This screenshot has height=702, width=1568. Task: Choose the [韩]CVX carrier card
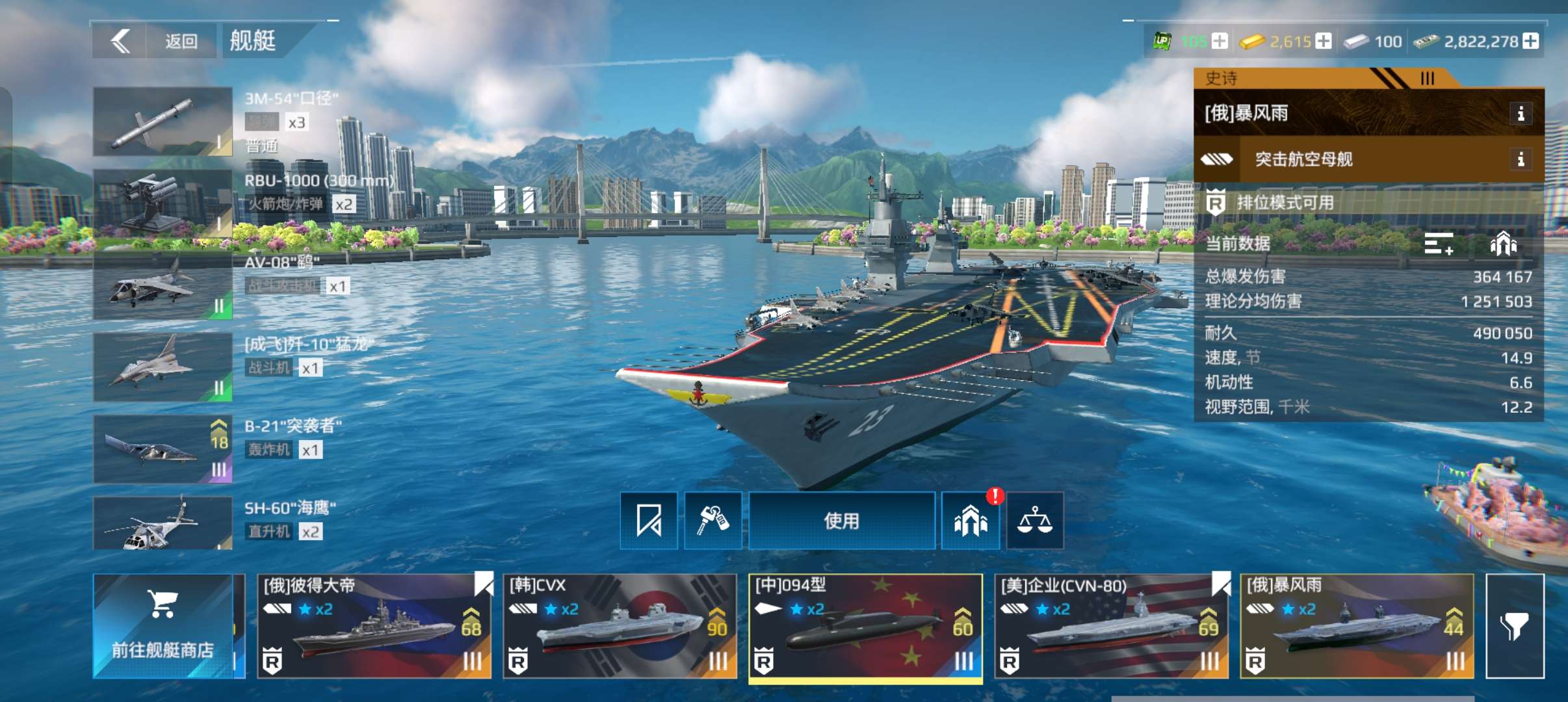620,626
